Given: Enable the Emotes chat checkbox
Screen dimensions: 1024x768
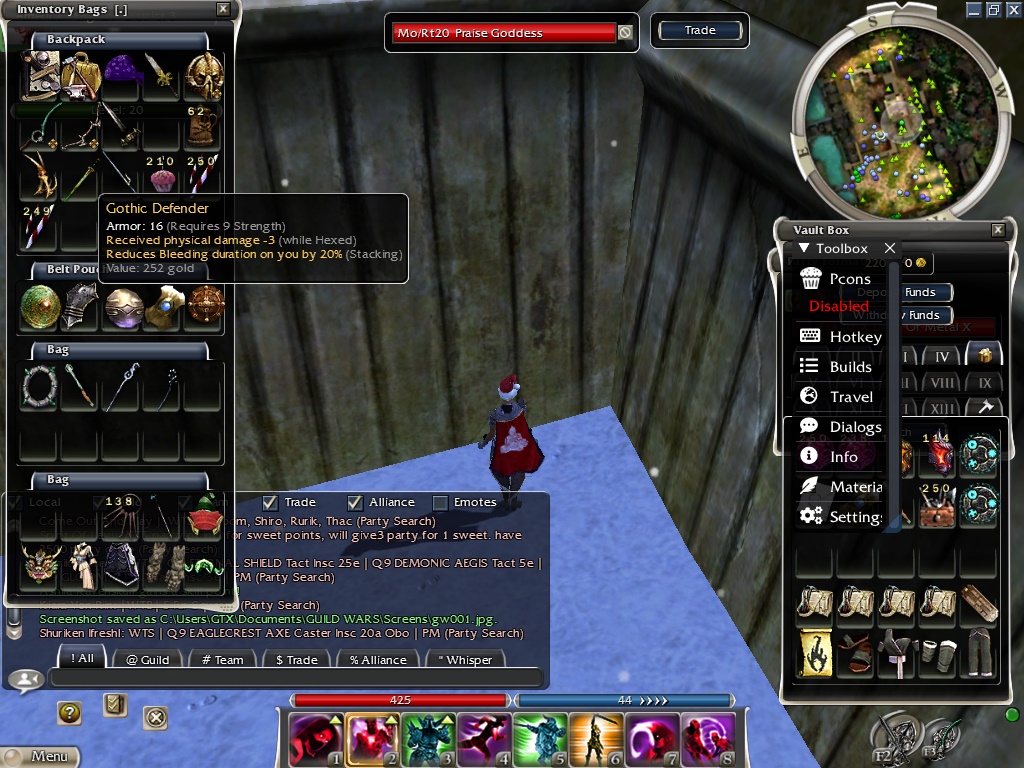Looking at the screenshot, I should pyautogui.click(x=440, y=502).
